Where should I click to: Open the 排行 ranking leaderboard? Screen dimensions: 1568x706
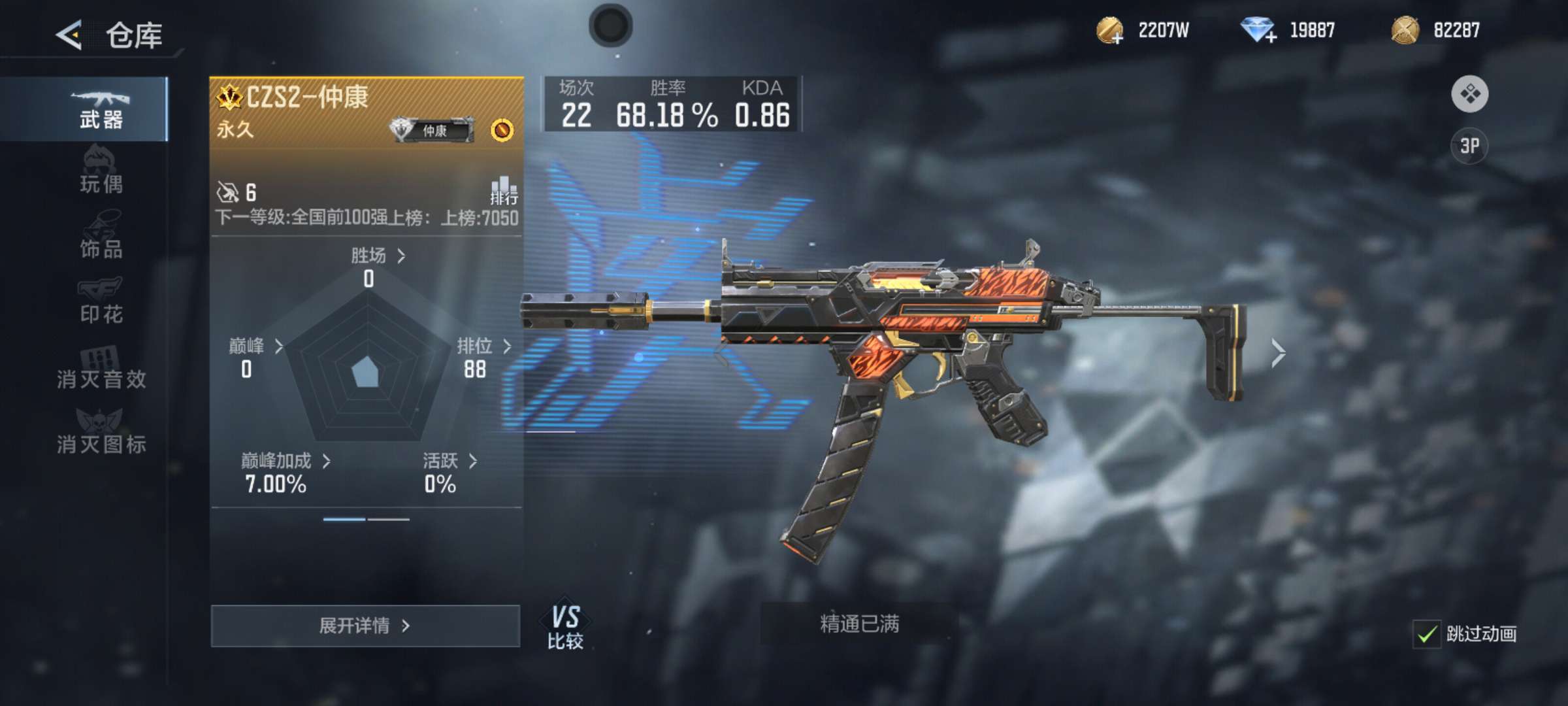pos(504,190)
